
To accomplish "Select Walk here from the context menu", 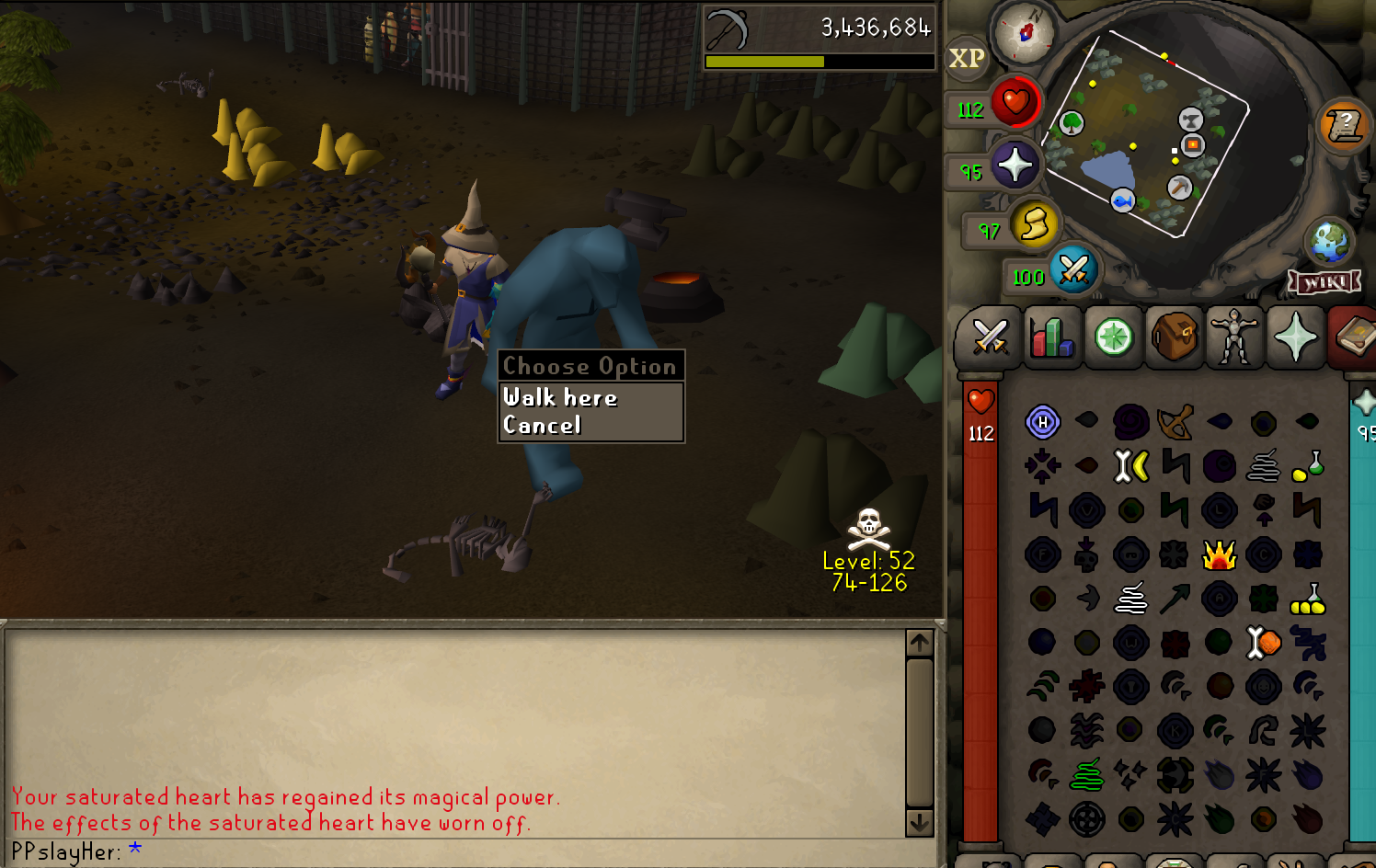I will point(561,398).
